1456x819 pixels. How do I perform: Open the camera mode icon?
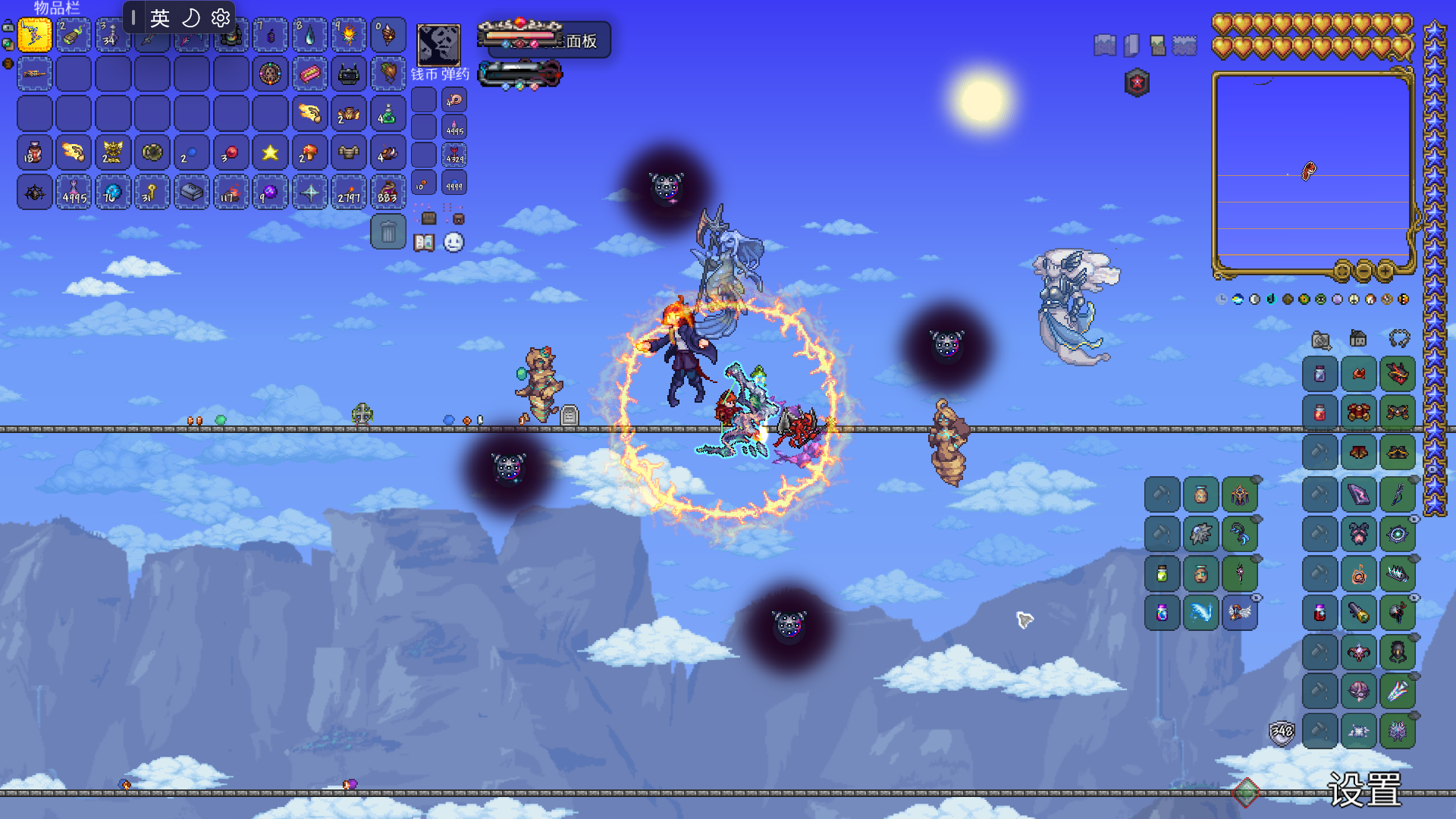(1321, 340)
